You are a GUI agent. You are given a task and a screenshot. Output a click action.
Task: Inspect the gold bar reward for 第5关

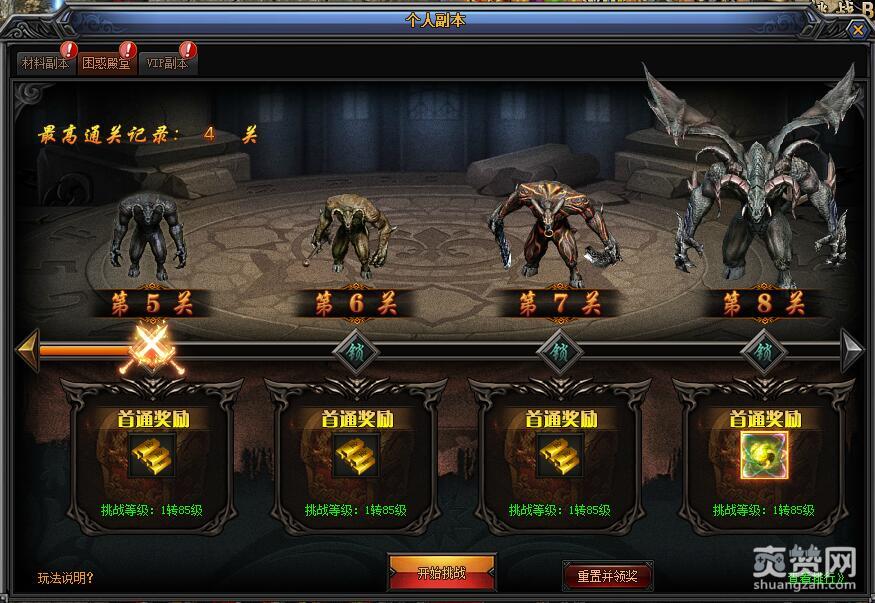152,455
